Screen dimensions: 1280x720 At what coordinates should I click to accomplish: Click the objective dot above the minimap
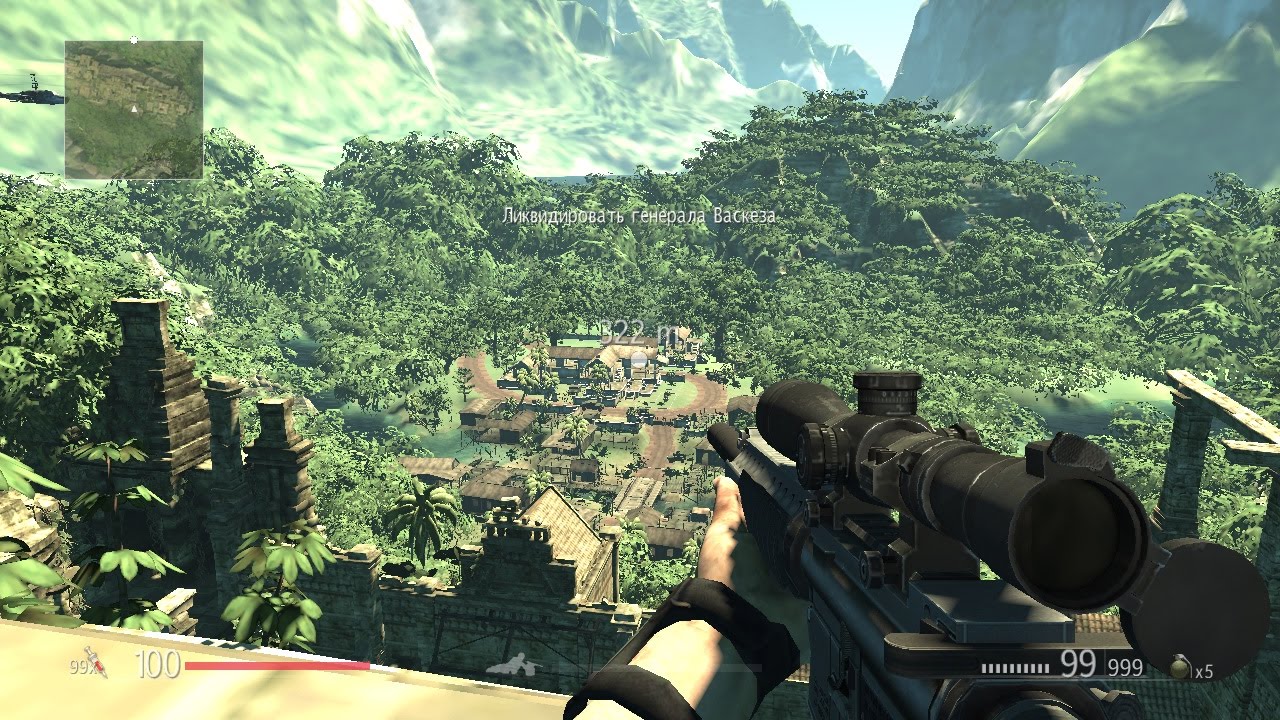click(134, 40)
